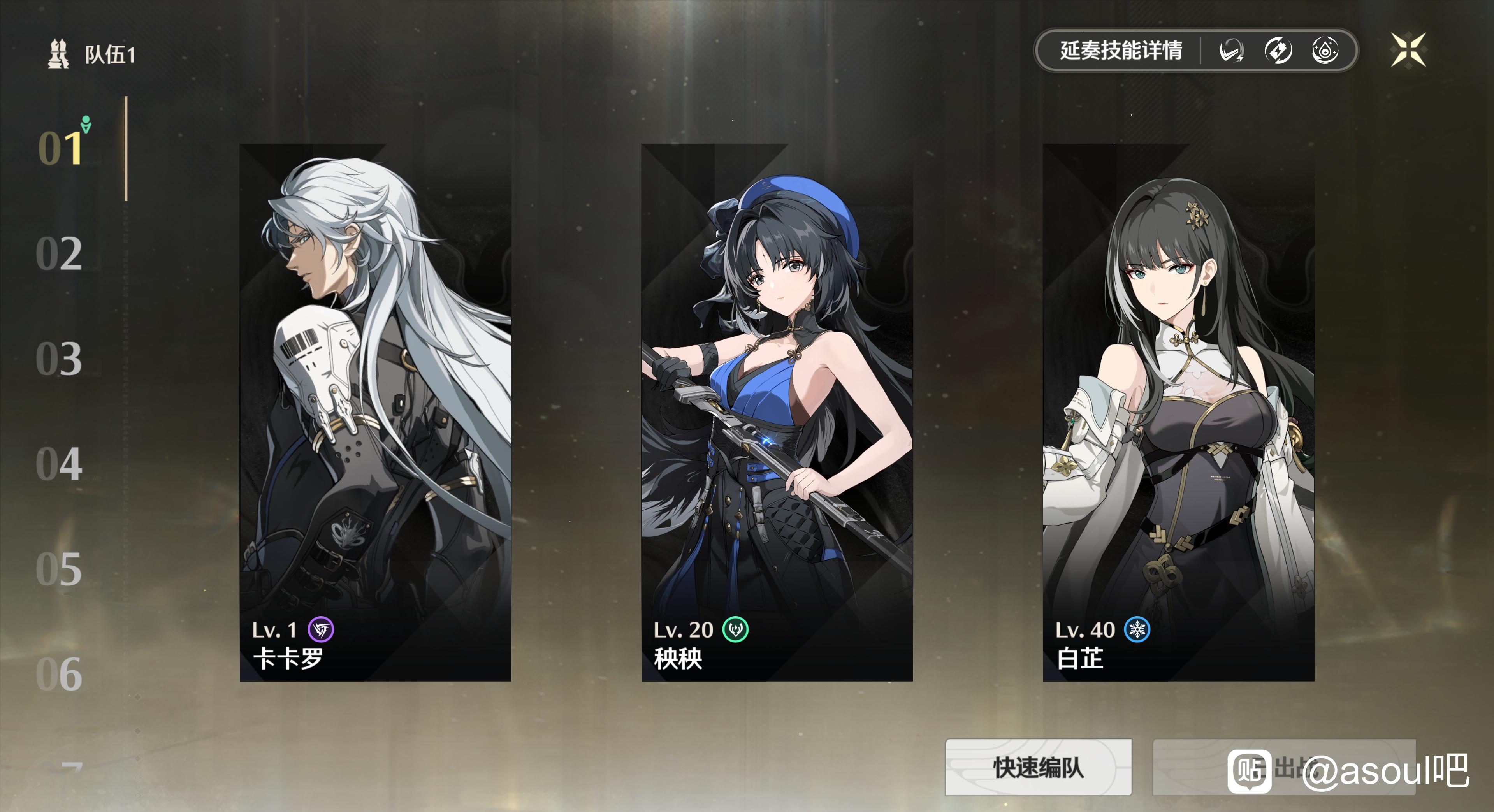Switch to team slot 04
The height and width of the screenshot is (812, 1494).
click(59, 464)
